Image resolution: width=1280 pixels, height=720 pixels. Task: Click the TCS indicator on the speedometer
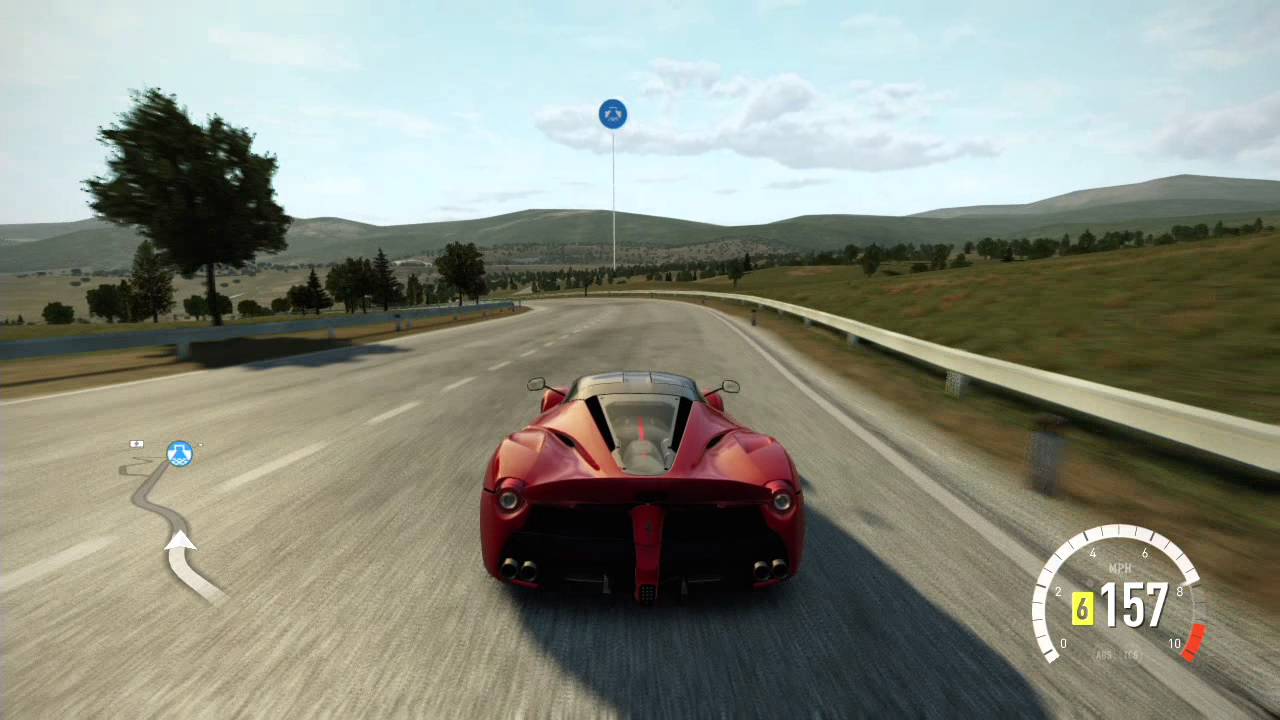coord(1132,655)
